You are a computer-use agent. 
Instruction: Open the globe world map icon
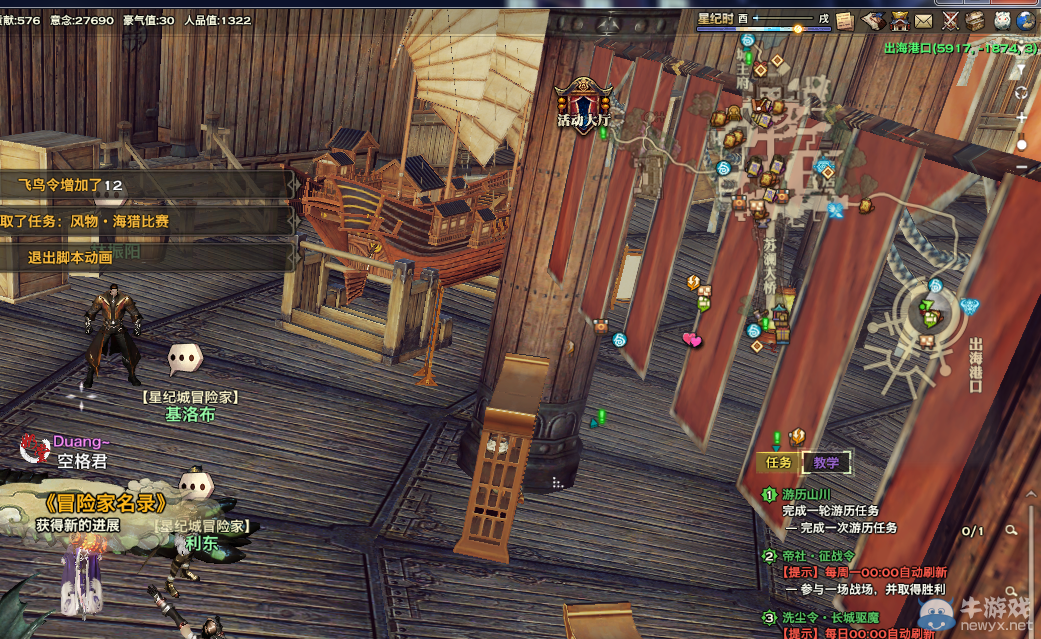tap(1025, 20)
